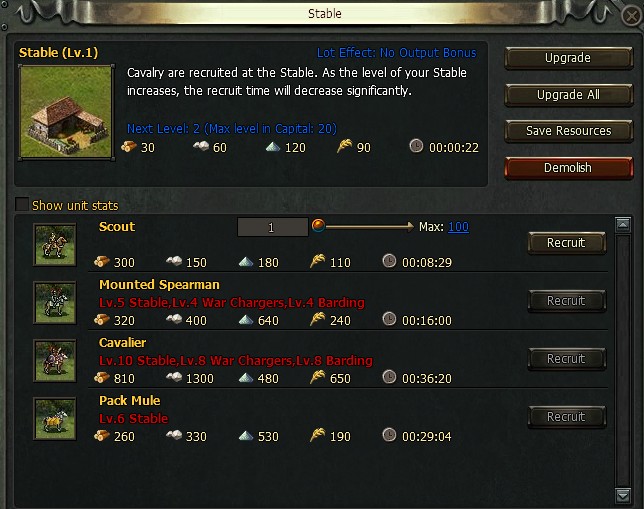
Task: Recruit the Scout unit
Action: (566, 243)
